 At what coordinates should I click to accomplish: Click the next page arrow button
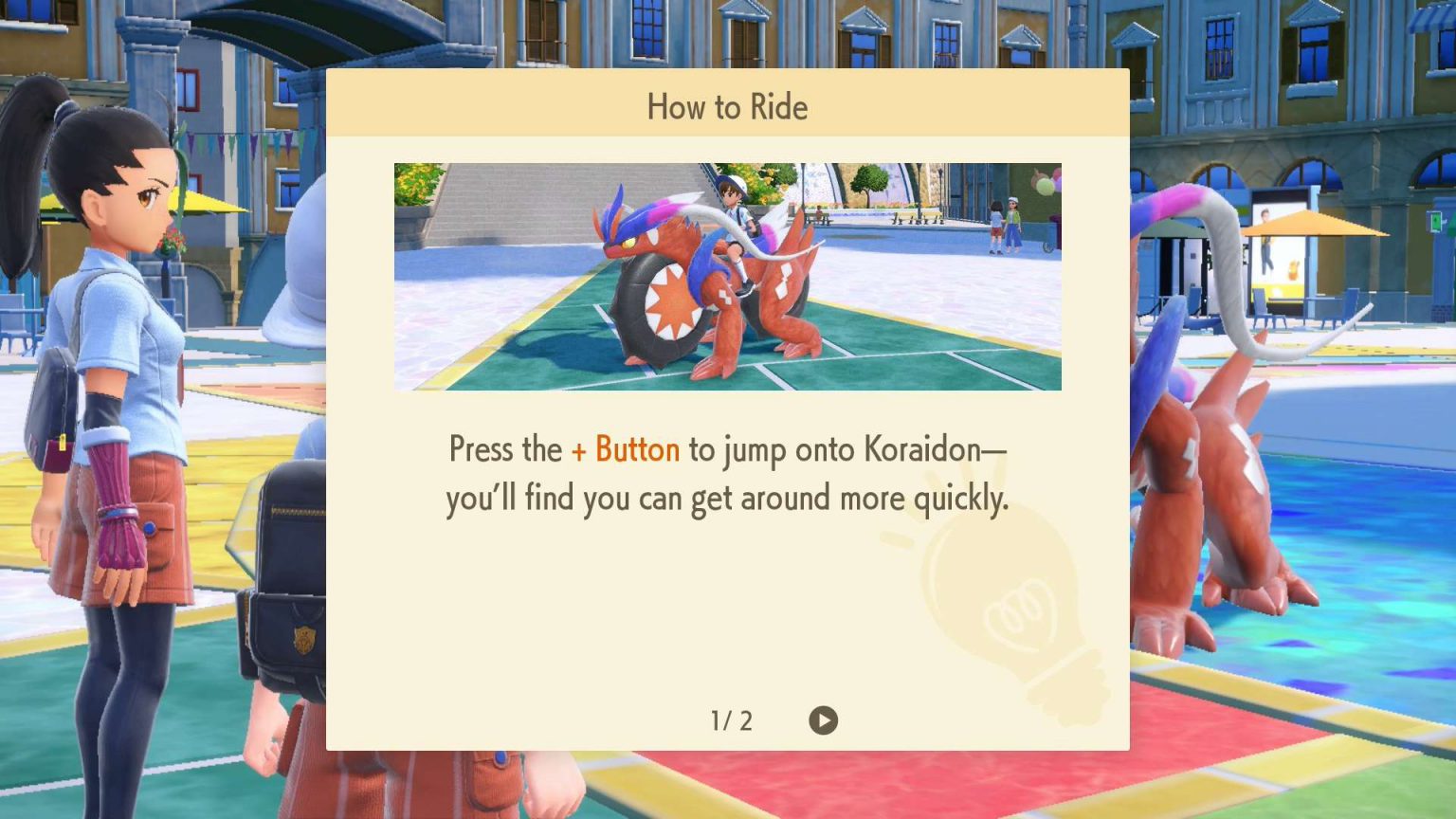tap(824, 720)
